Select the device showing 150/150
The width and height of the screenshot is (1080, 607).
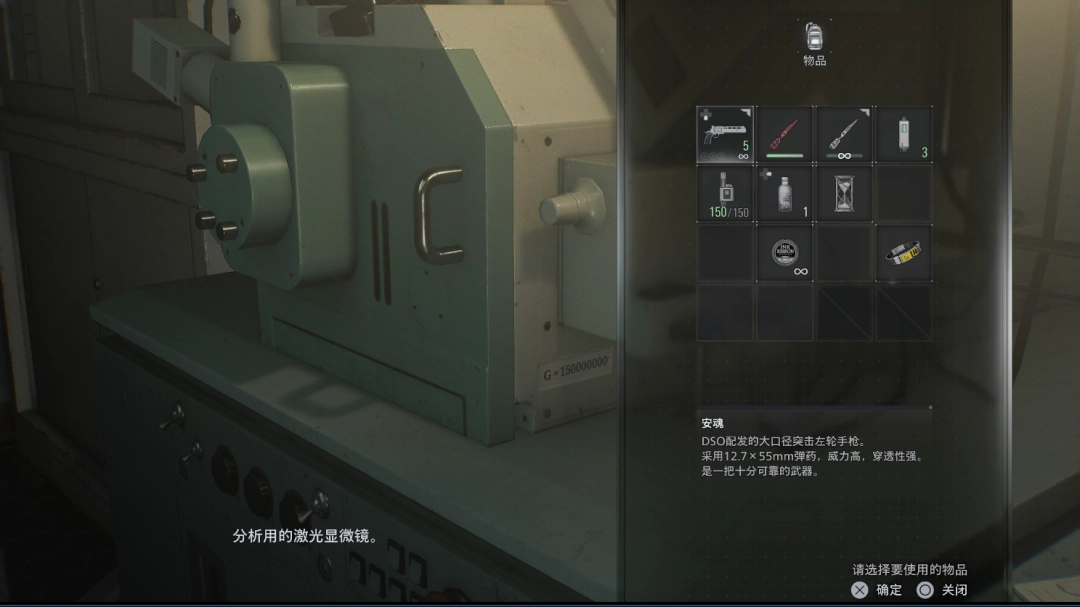(725, 193)
